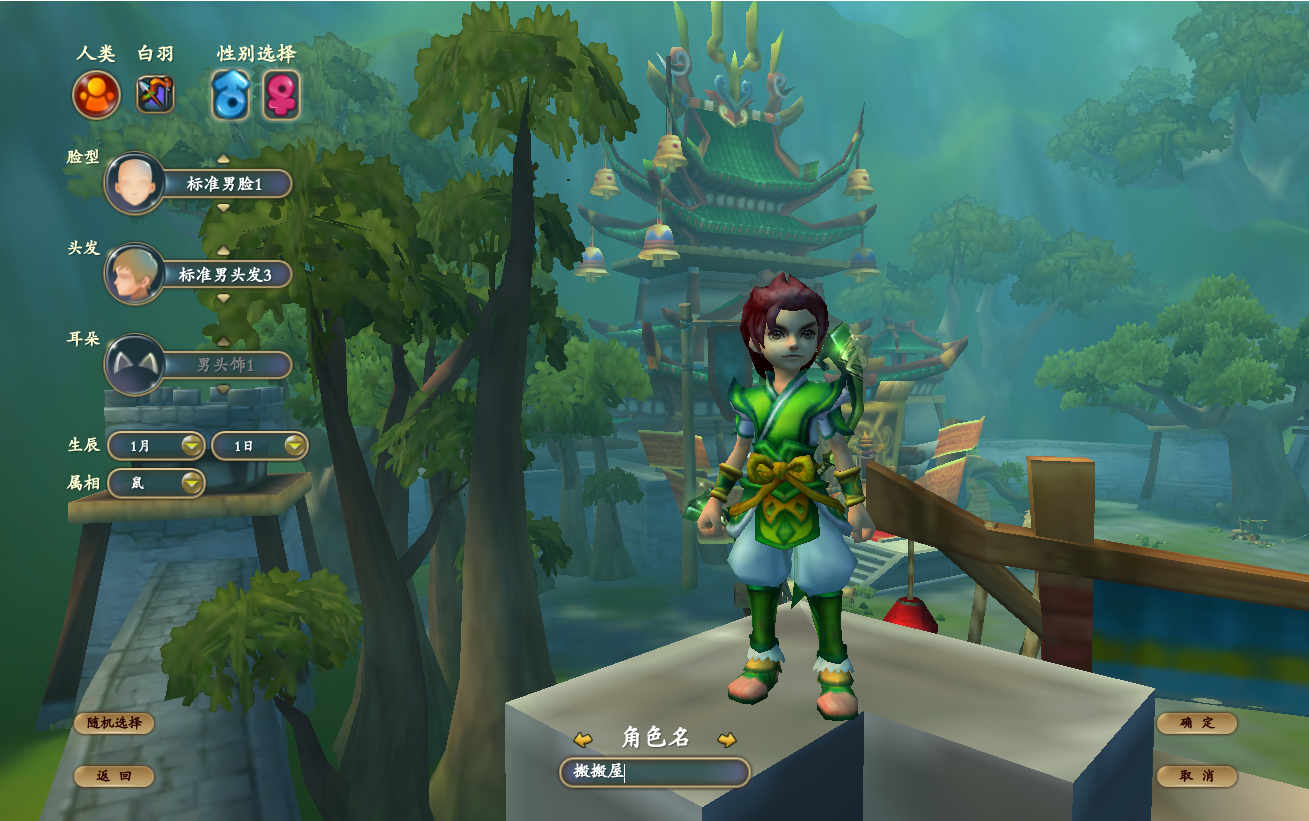
Task: Click the down arrow below the face type
Action: click(223, 208)
